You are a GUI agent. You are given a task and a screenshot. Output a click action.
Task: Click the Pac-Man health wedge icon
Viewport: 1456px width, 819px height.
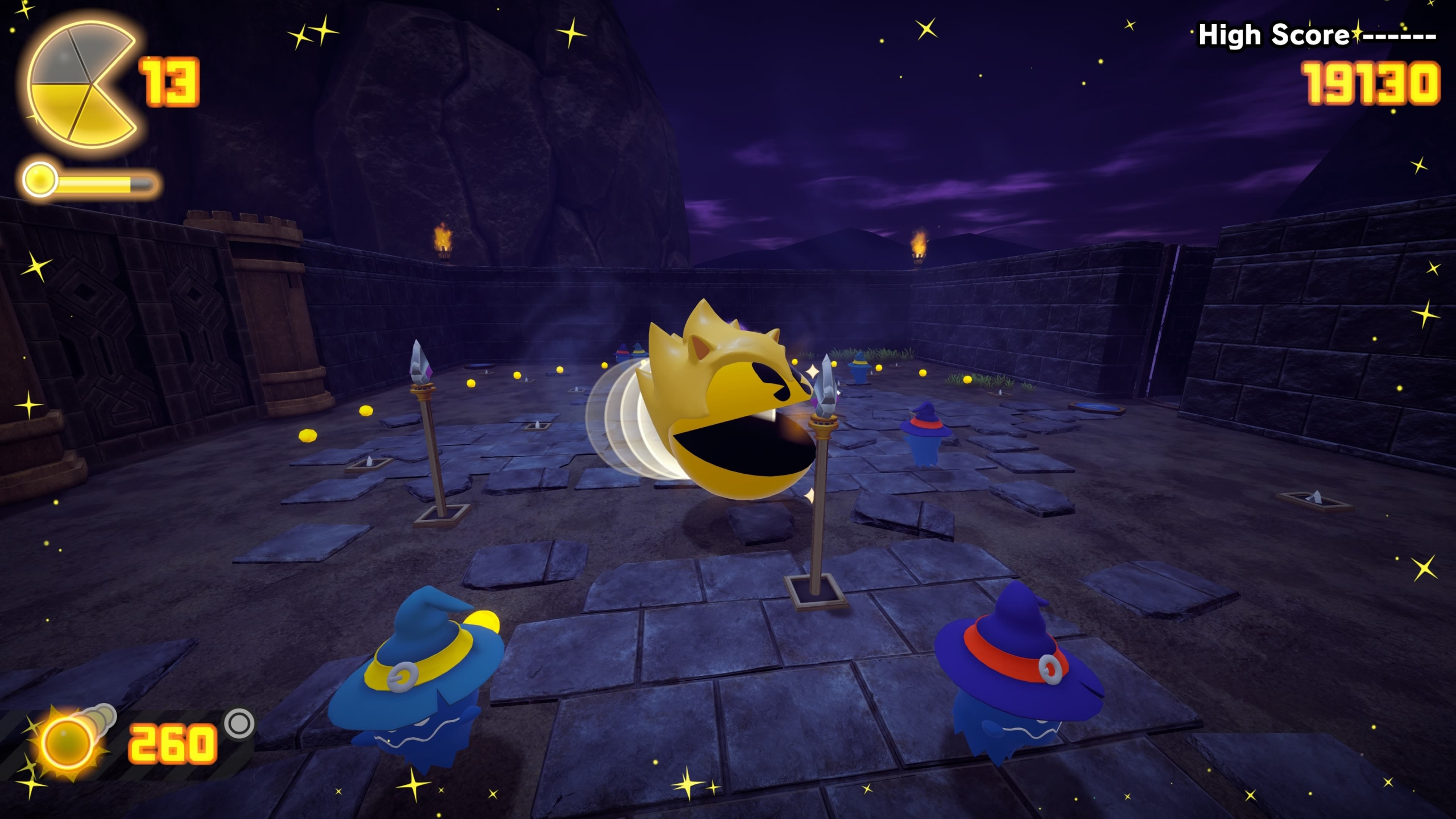pyautogui.click(x=80, y=84)
